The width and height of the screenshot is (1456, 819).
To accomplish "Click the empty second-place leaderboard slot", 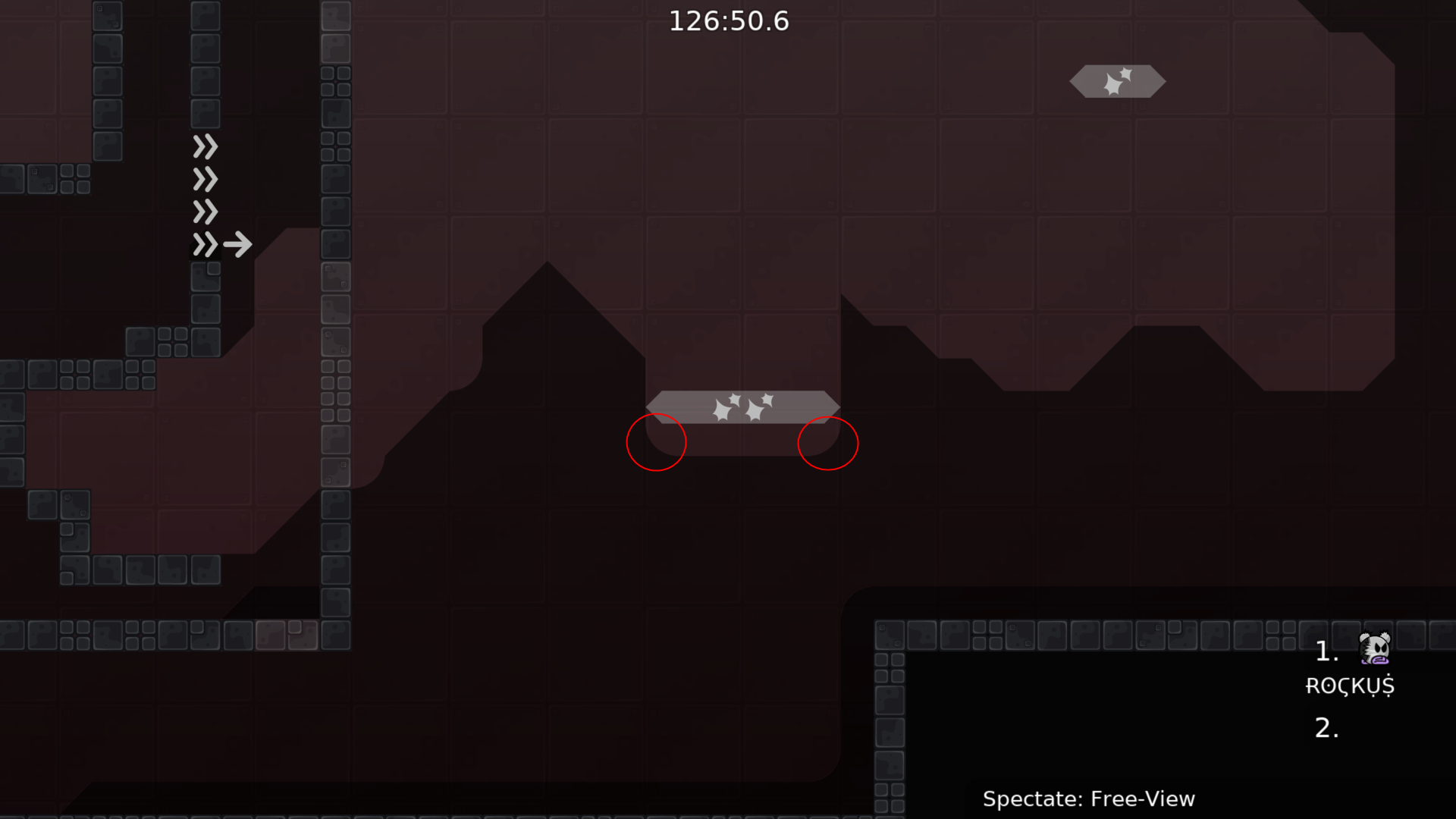I will pyautogui.click(x=1327, y=728).
